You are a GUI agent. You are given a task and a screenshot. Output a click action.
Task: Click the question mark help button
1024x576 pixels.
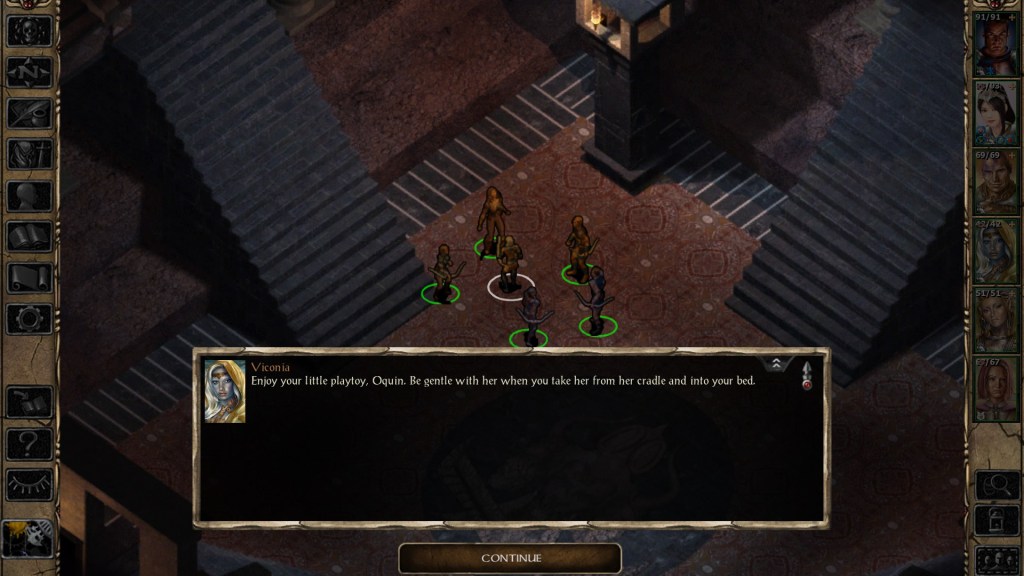pyautogui.click(x=29, y=443)
